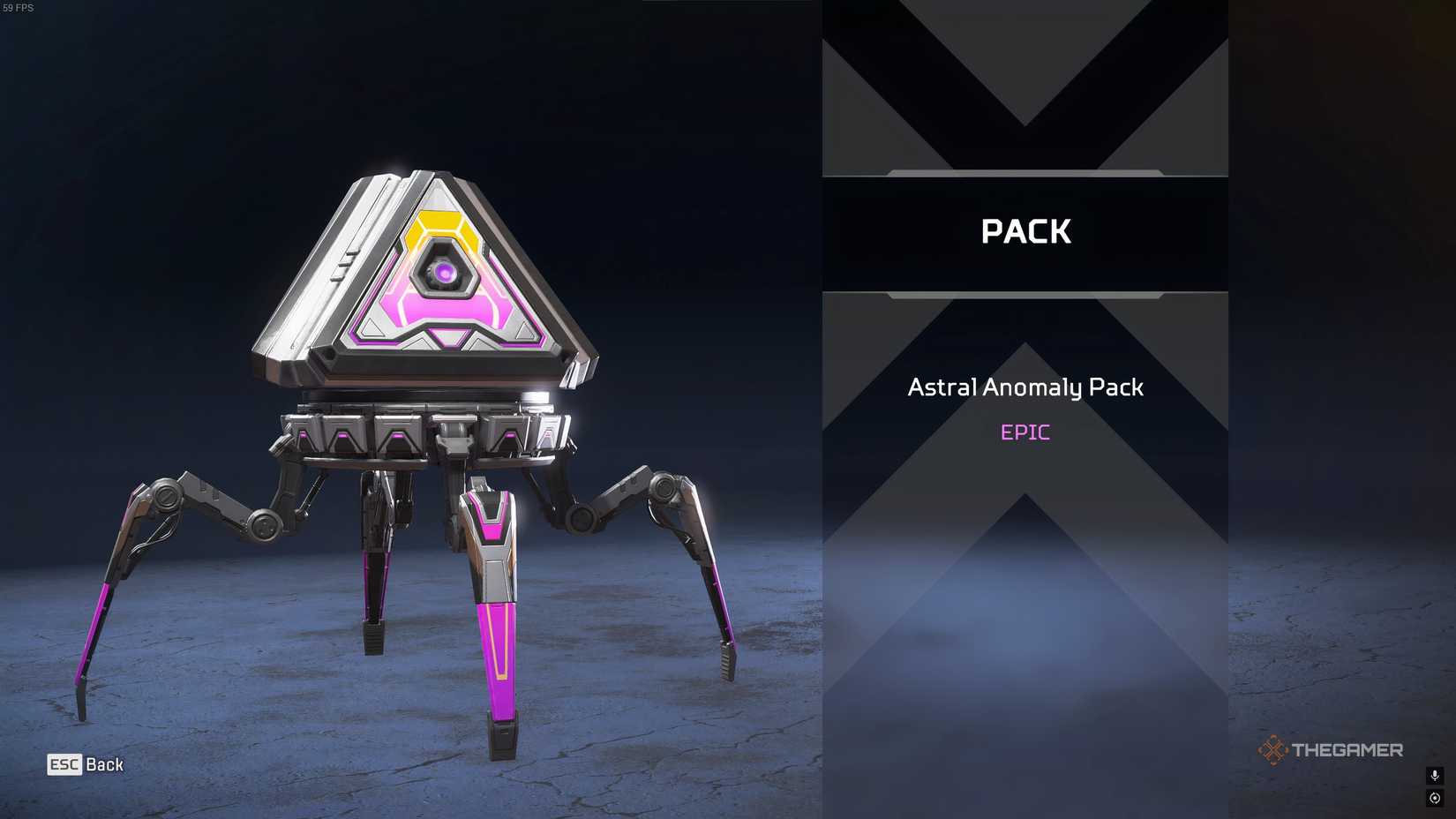Click Back to exit the pack preview
This screenshot has width=1456, height=819.
pyautogui.click(x=106, y=765)
